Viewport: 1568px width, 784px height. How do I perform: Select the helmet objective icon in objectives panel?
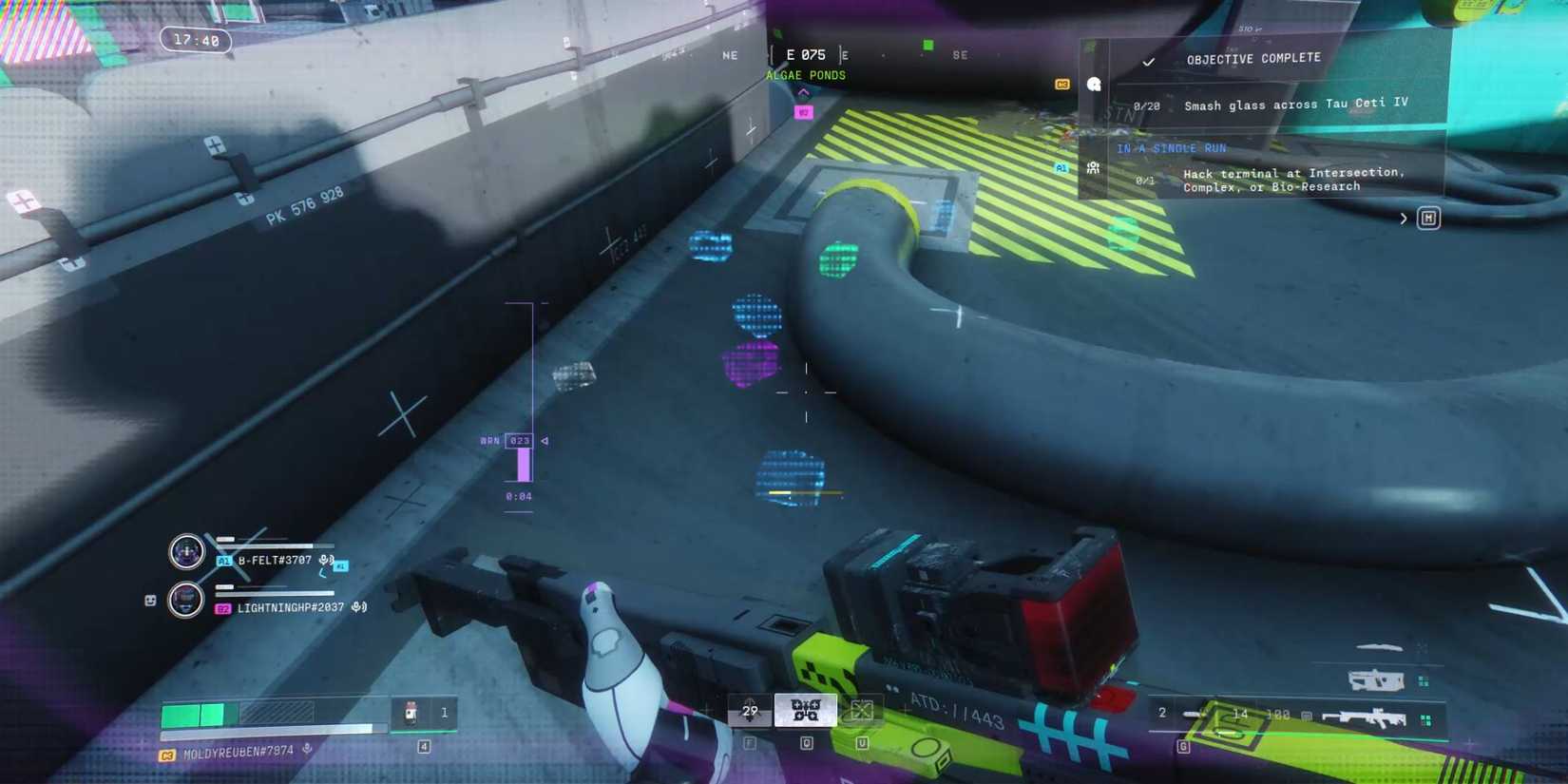click(1093, 86)
